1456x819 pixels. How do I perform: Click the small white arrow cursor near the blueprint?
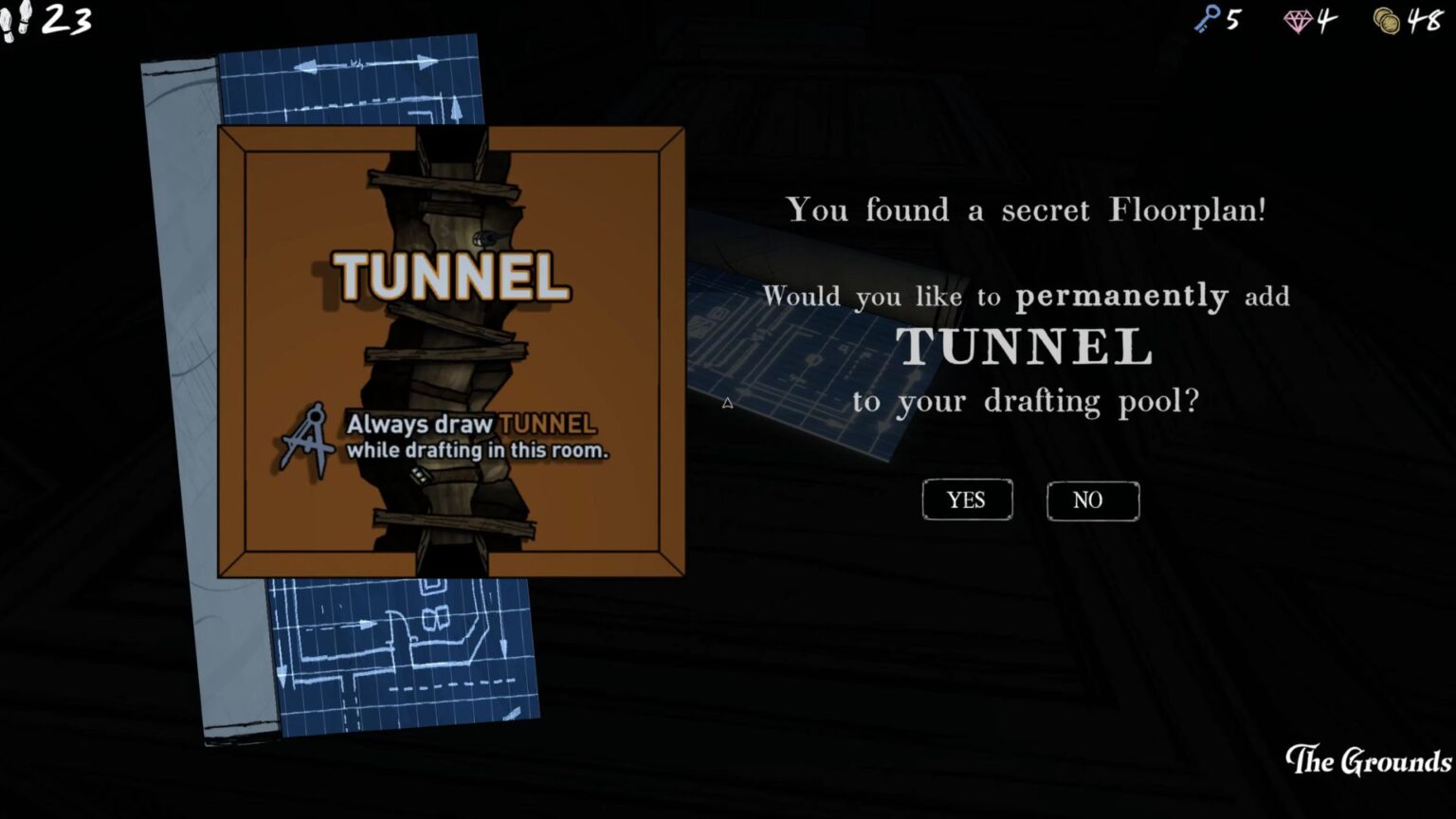728,402
